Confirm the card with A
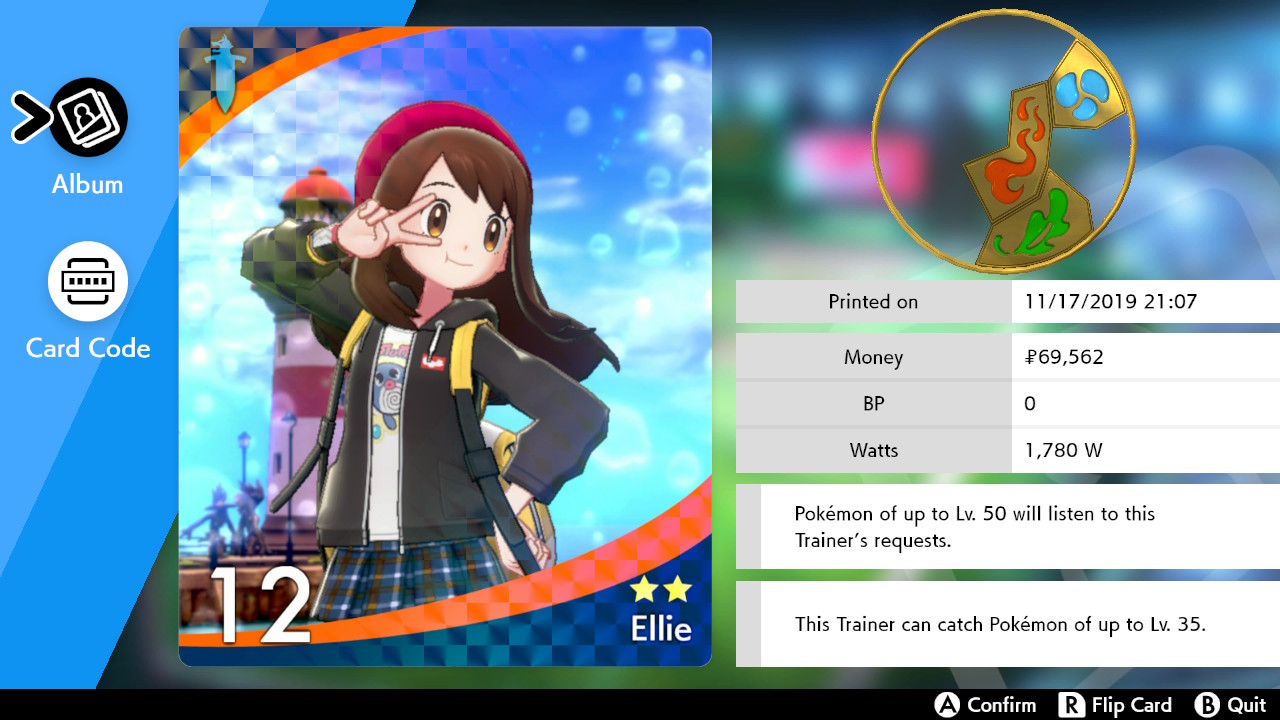Screen dimensions: 1280x720 tap(985, 705)
